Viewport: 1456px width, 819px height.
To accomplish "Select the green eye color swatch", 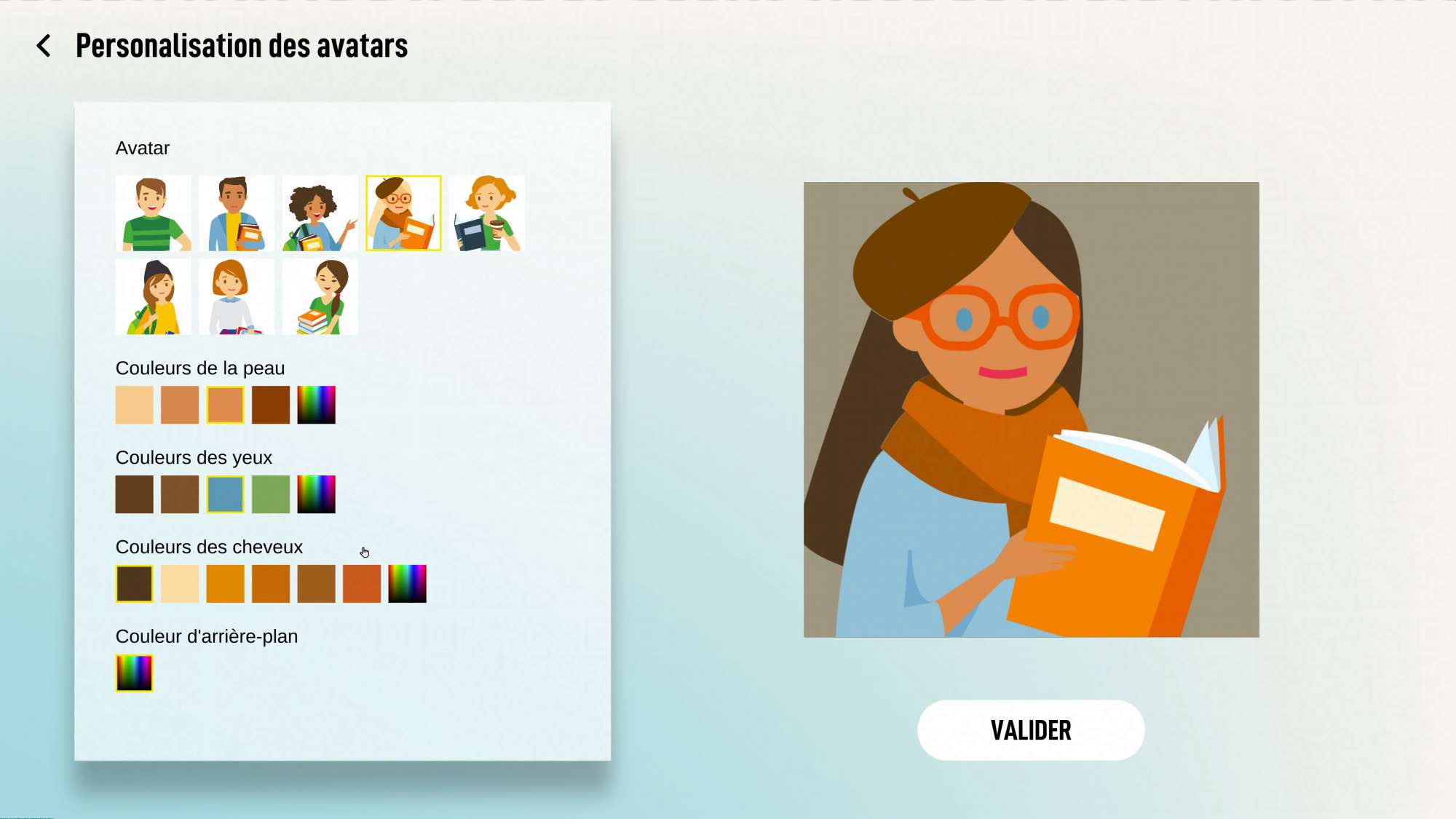I will (271, 494).
